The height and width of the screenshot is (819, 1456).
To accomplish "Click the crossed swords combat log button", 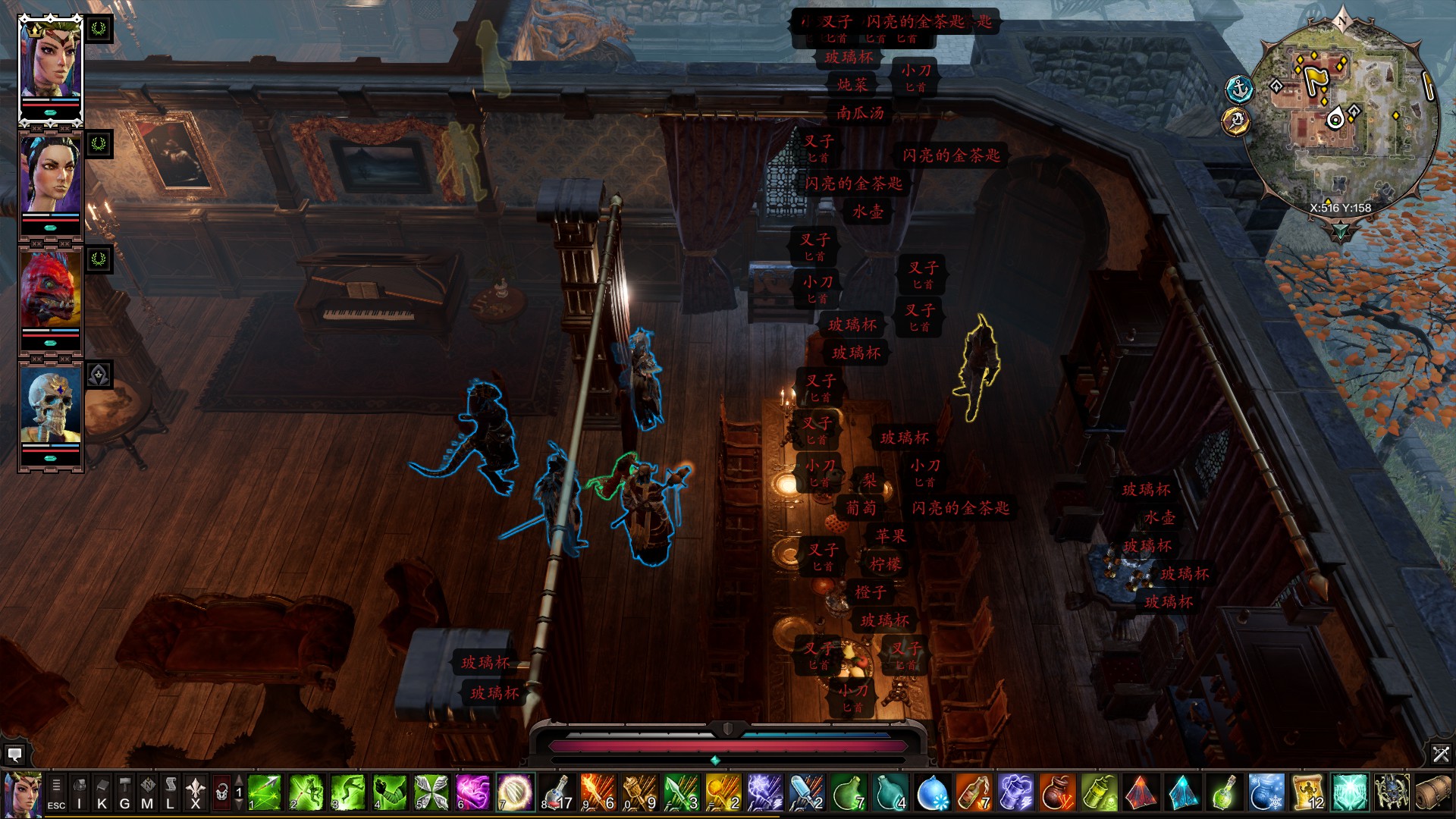I will click(1441, 754).
